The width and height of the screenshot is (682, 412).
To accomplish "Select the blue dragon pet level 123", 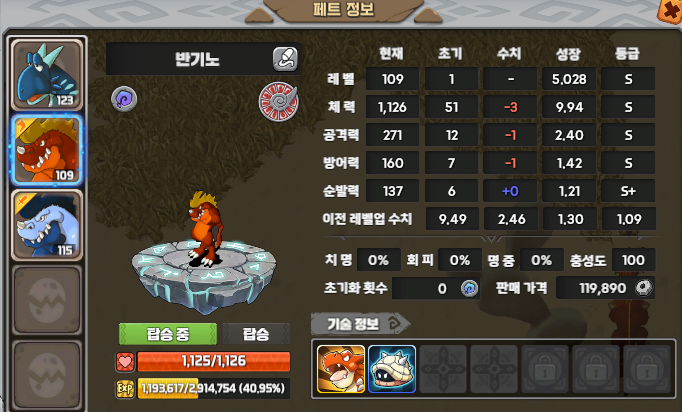I will [48, 73].
